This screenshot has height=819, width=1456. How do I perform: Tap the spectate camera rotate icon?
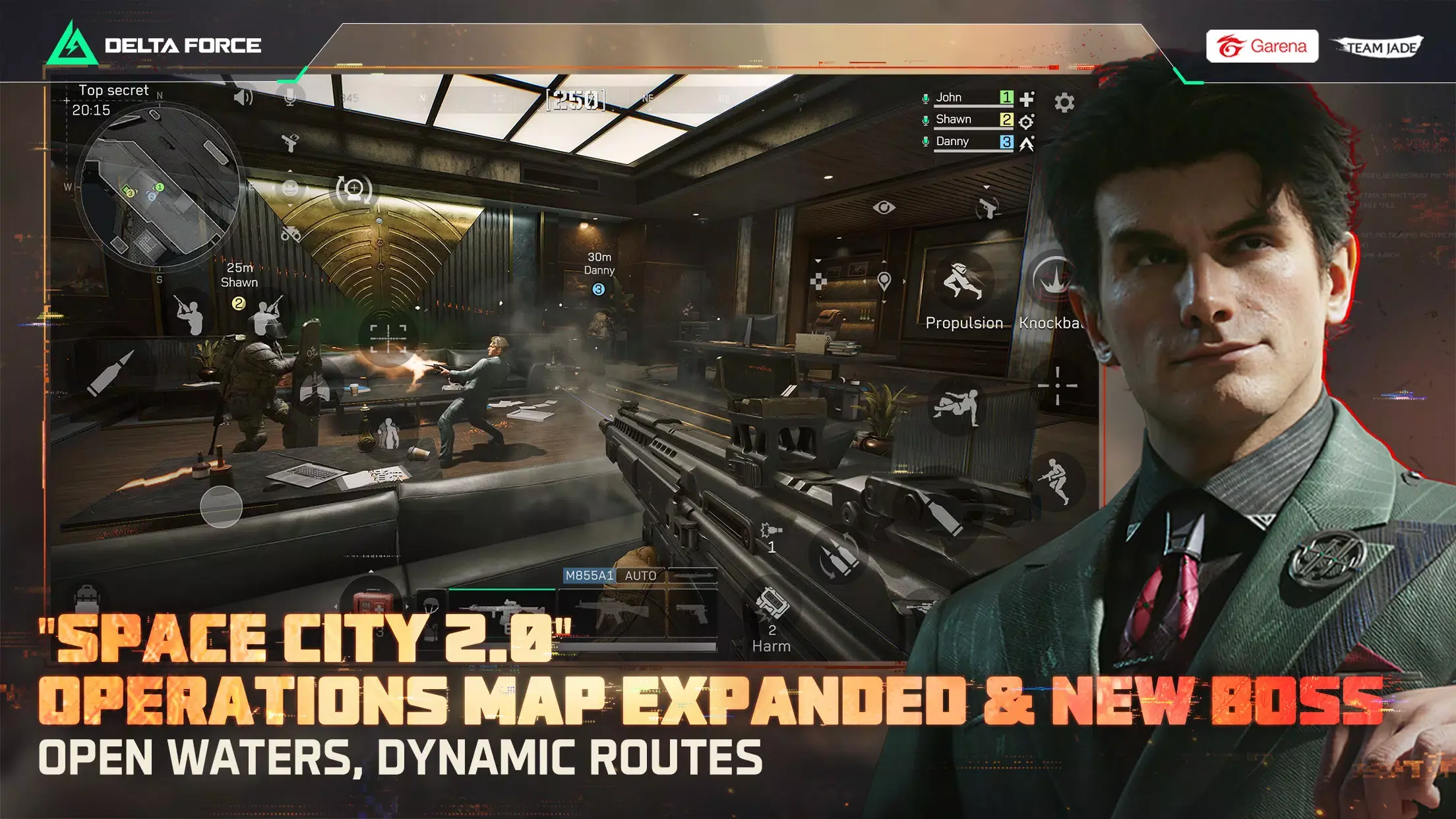354,191
